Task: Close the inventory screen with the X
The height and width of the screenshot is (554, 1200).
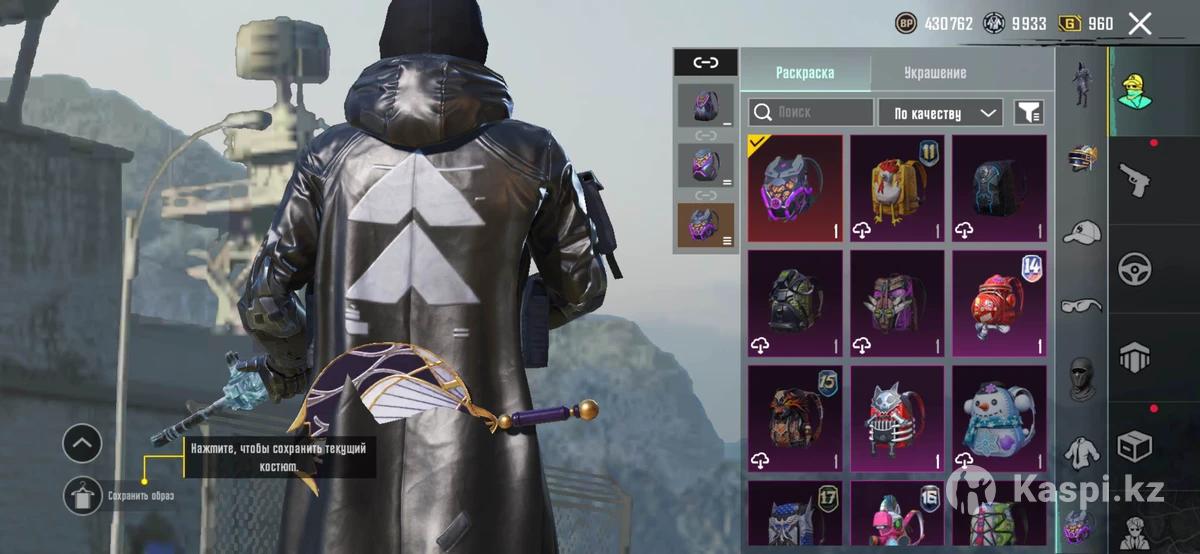Action: click(1139, 24)
